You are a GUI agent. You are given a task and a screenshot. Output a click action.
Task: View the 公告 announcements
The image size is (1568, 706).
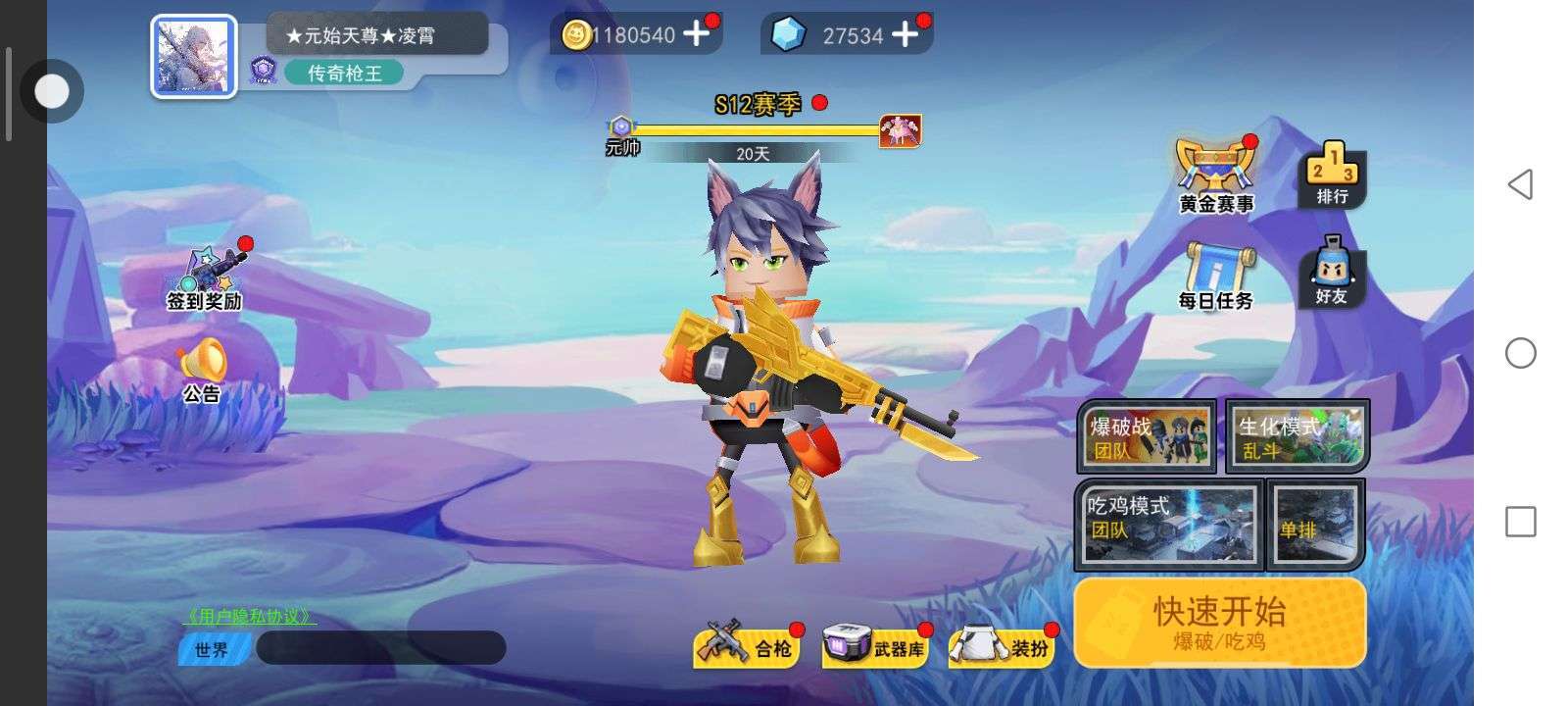(x=202, y=370)
